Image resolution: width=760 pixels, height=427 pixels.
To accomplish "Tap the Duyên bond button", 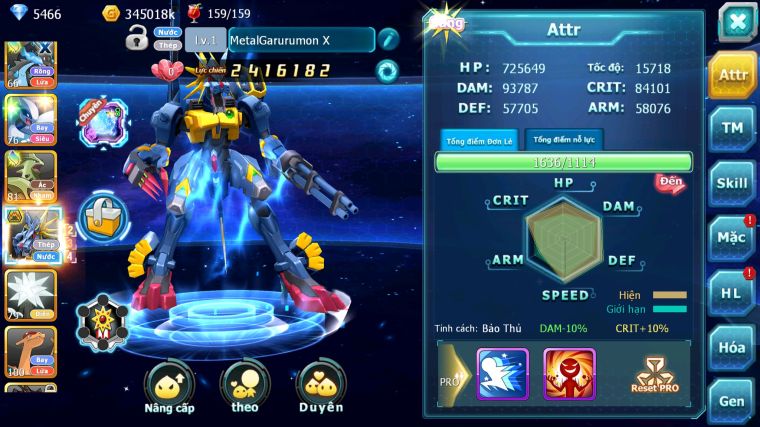I will [322, 387].
